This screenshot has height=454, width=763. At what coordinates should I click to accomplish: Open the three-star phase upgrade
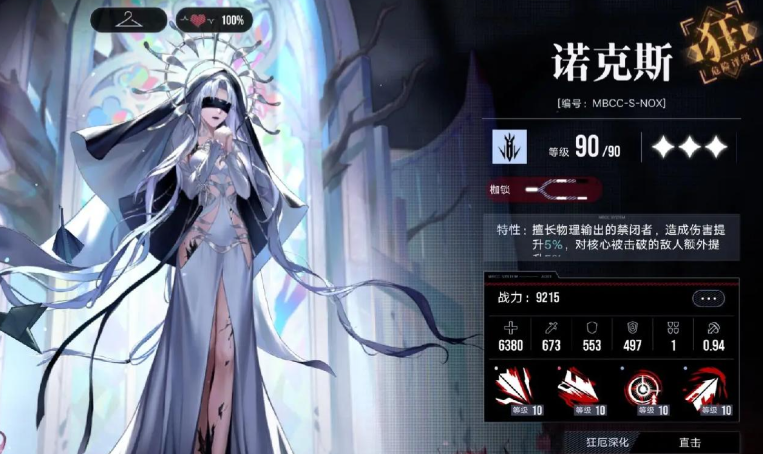pos(688,148)
